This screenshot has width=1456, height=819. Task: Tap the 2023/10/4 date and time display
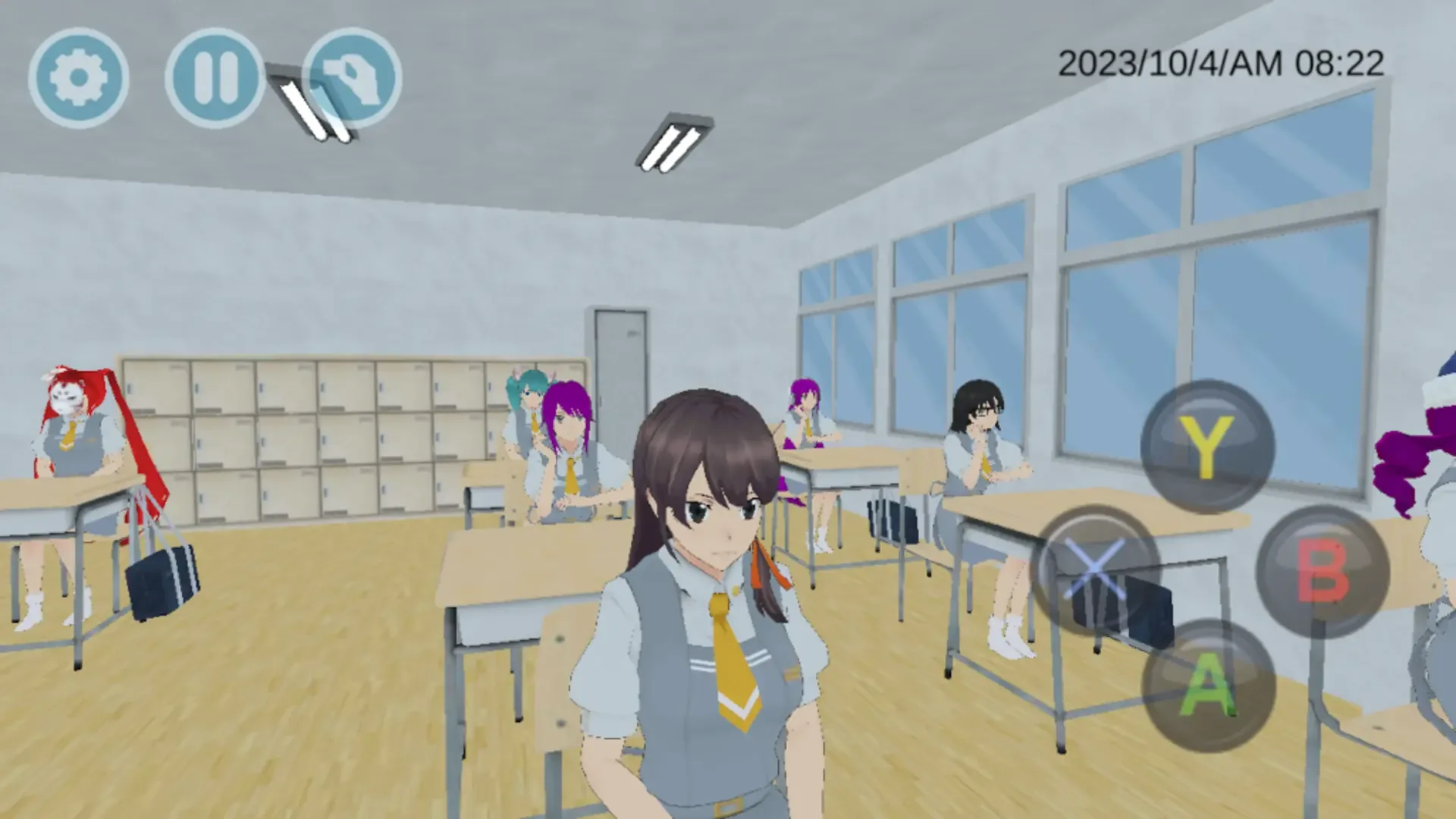click(1221, 62)
